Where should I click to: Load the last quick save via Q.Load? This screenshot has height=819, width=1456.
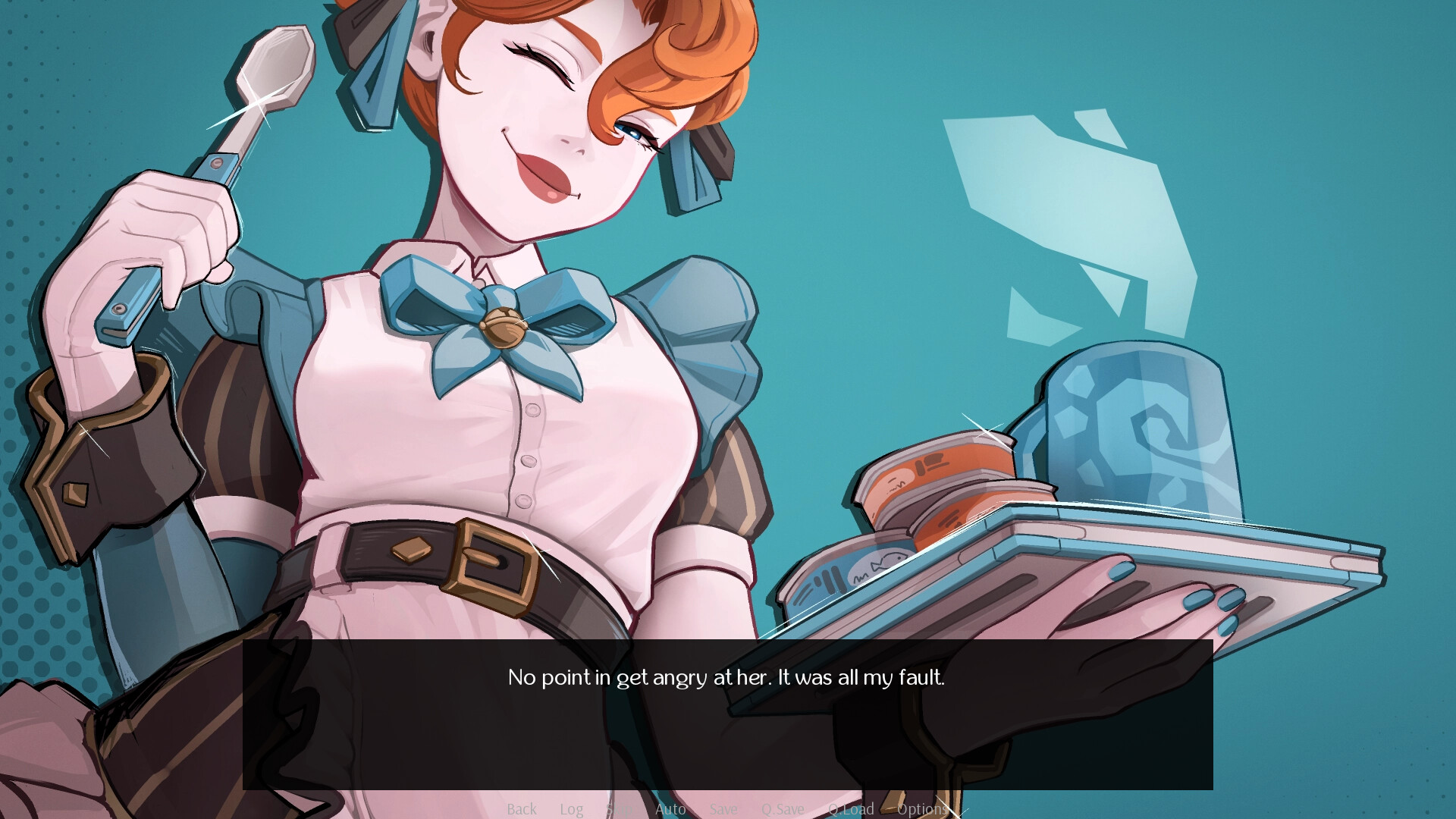852,809
